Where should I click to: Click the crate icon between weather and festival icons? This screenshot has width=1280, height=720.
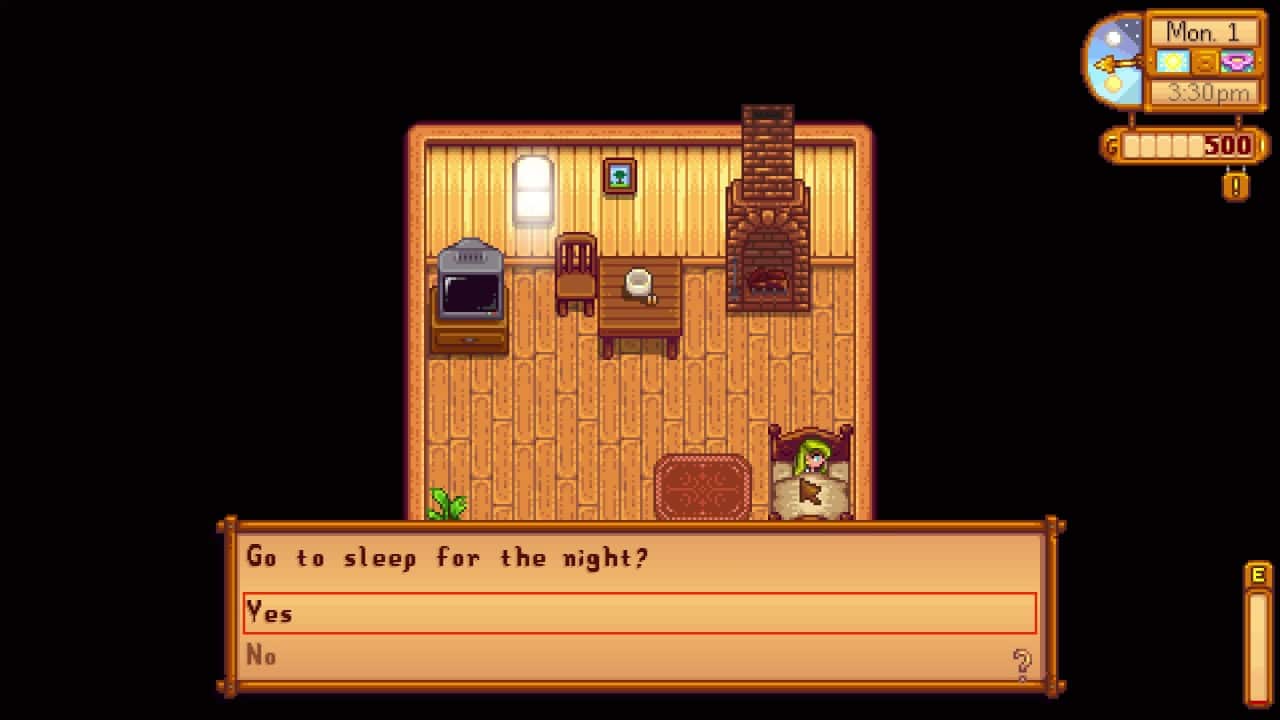point(1203,62)
